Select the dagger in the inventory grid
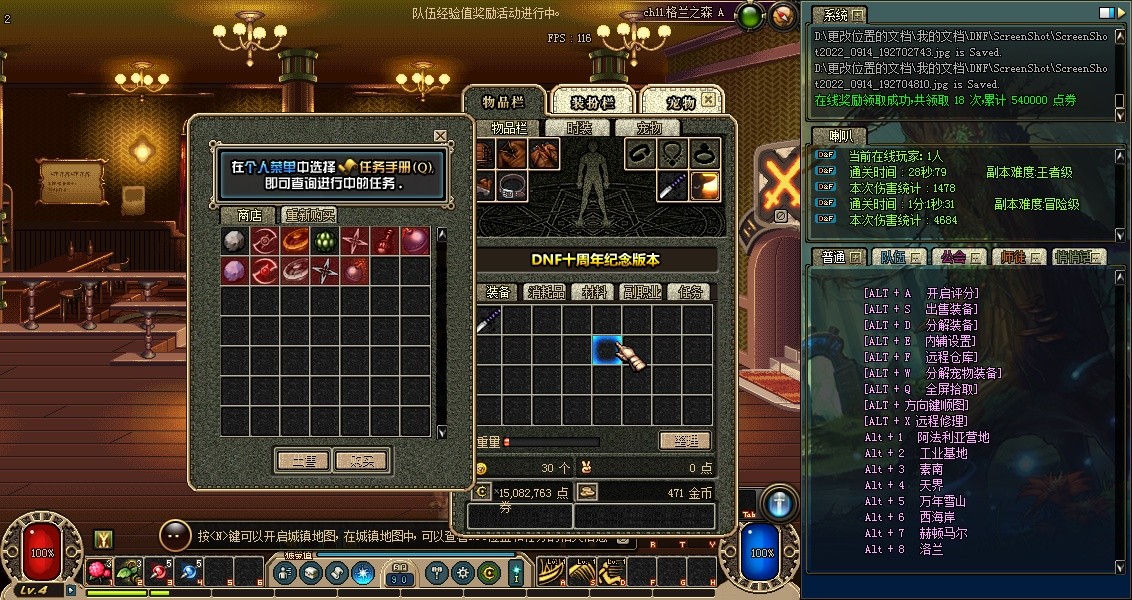This screenshot has height=600, width=1132. tap(487, 321)
